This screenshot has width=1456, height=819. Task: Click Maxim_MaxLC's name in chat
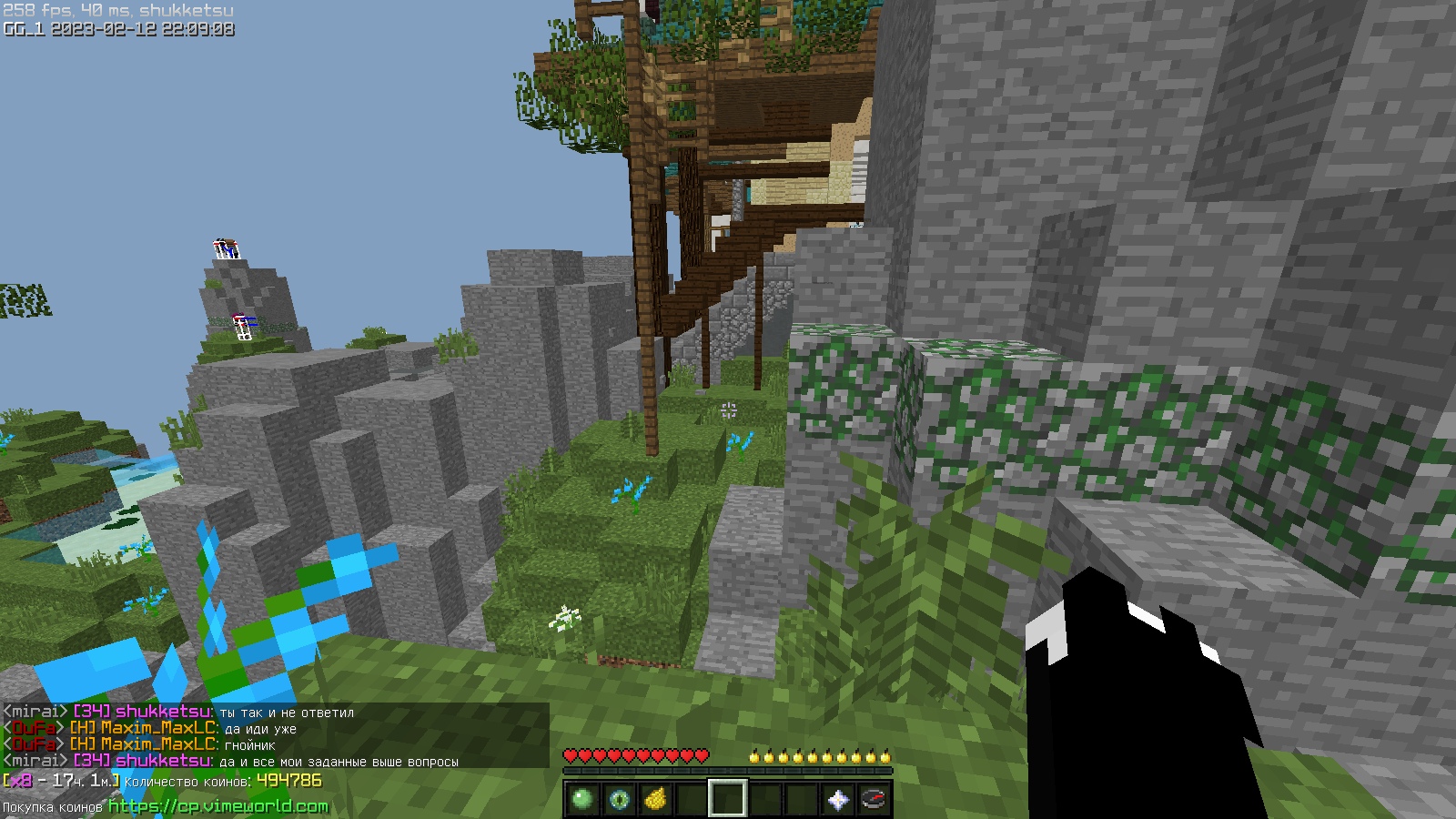(x=158, y=744)
